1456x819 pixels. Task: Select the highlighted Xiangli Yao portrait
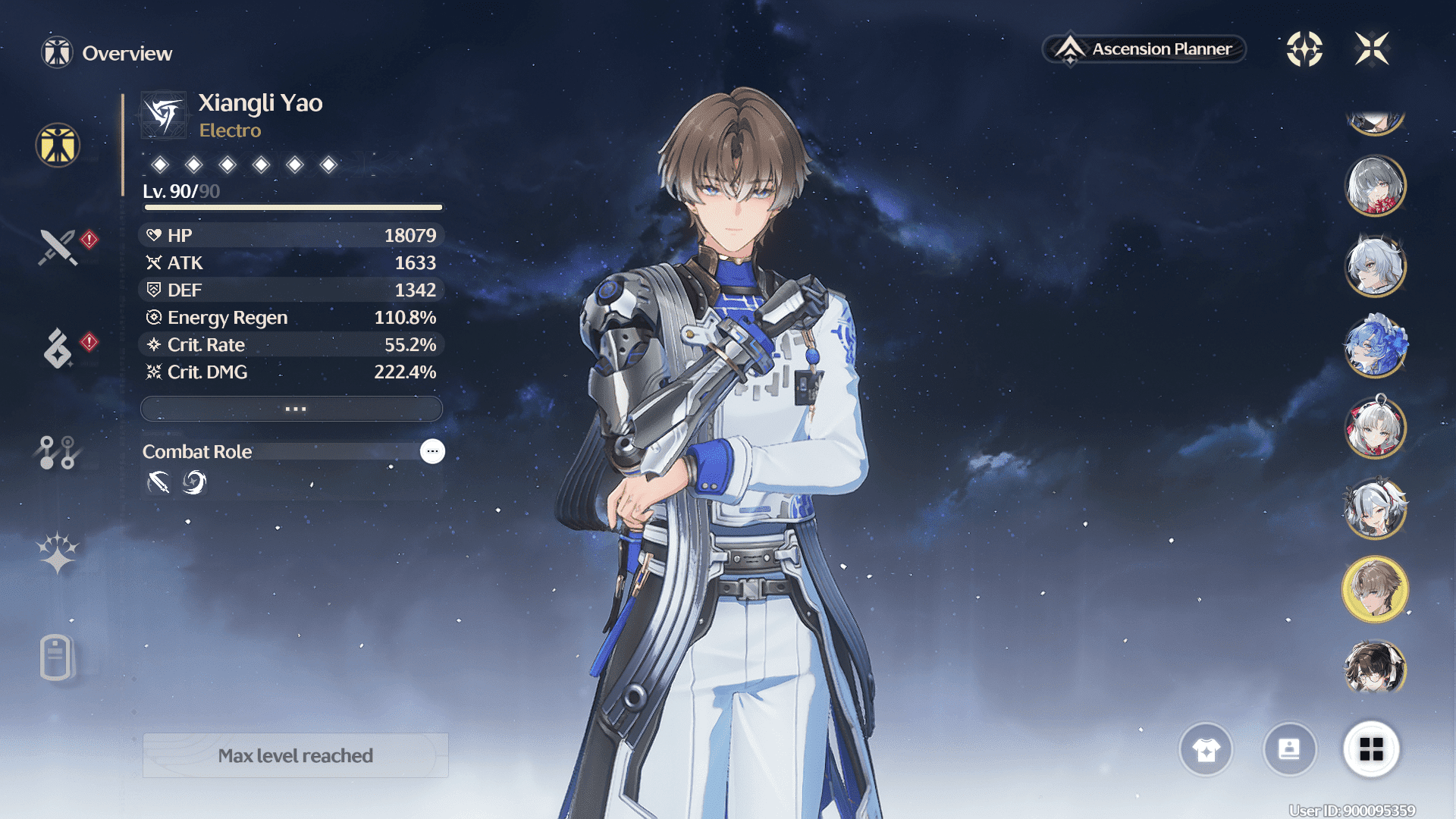(1375, 589)
